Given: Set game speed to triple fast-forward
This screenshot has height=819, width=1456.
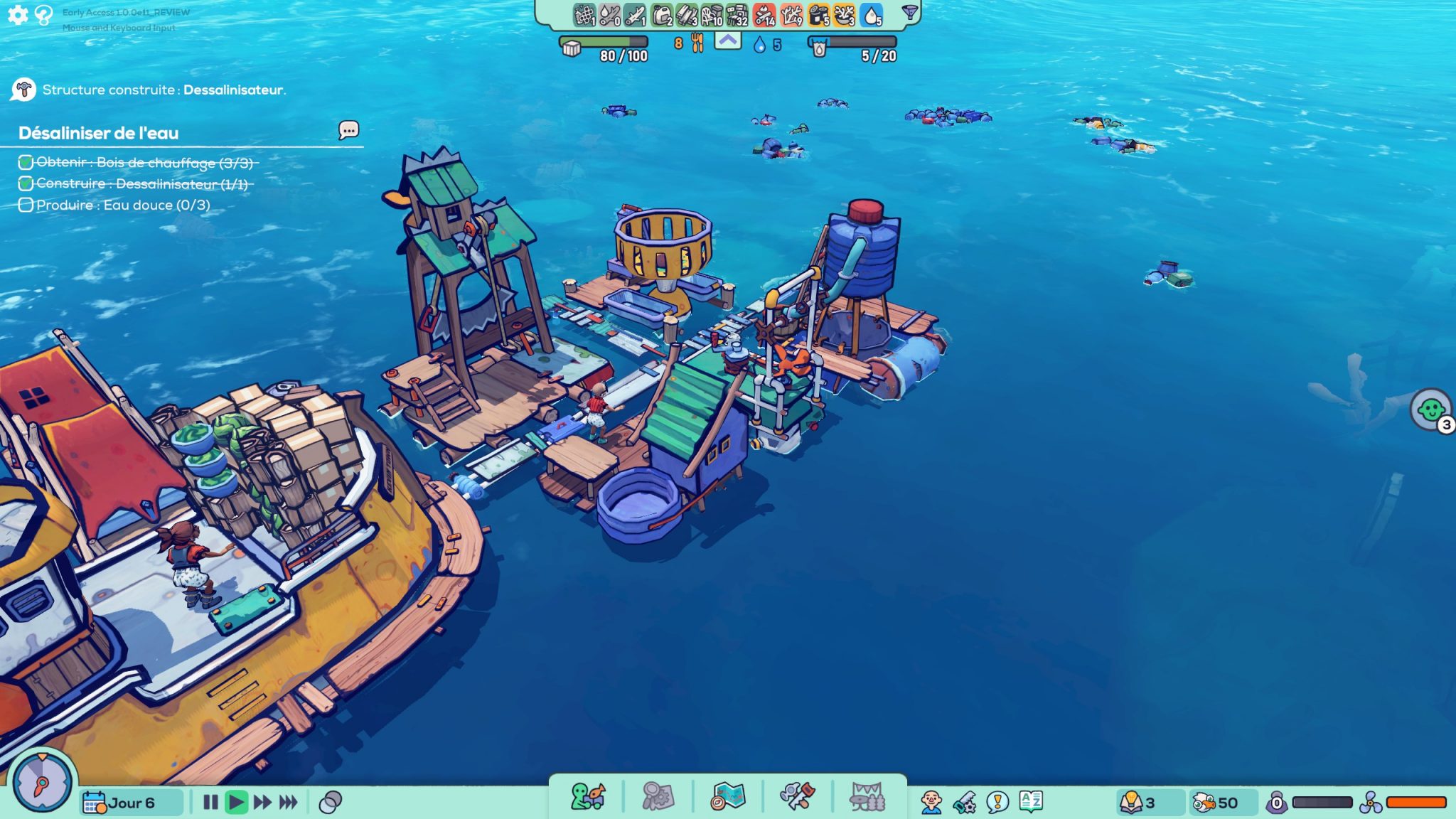Looking at the screenshot, I should pyautogui.click(x=288, y=803).
